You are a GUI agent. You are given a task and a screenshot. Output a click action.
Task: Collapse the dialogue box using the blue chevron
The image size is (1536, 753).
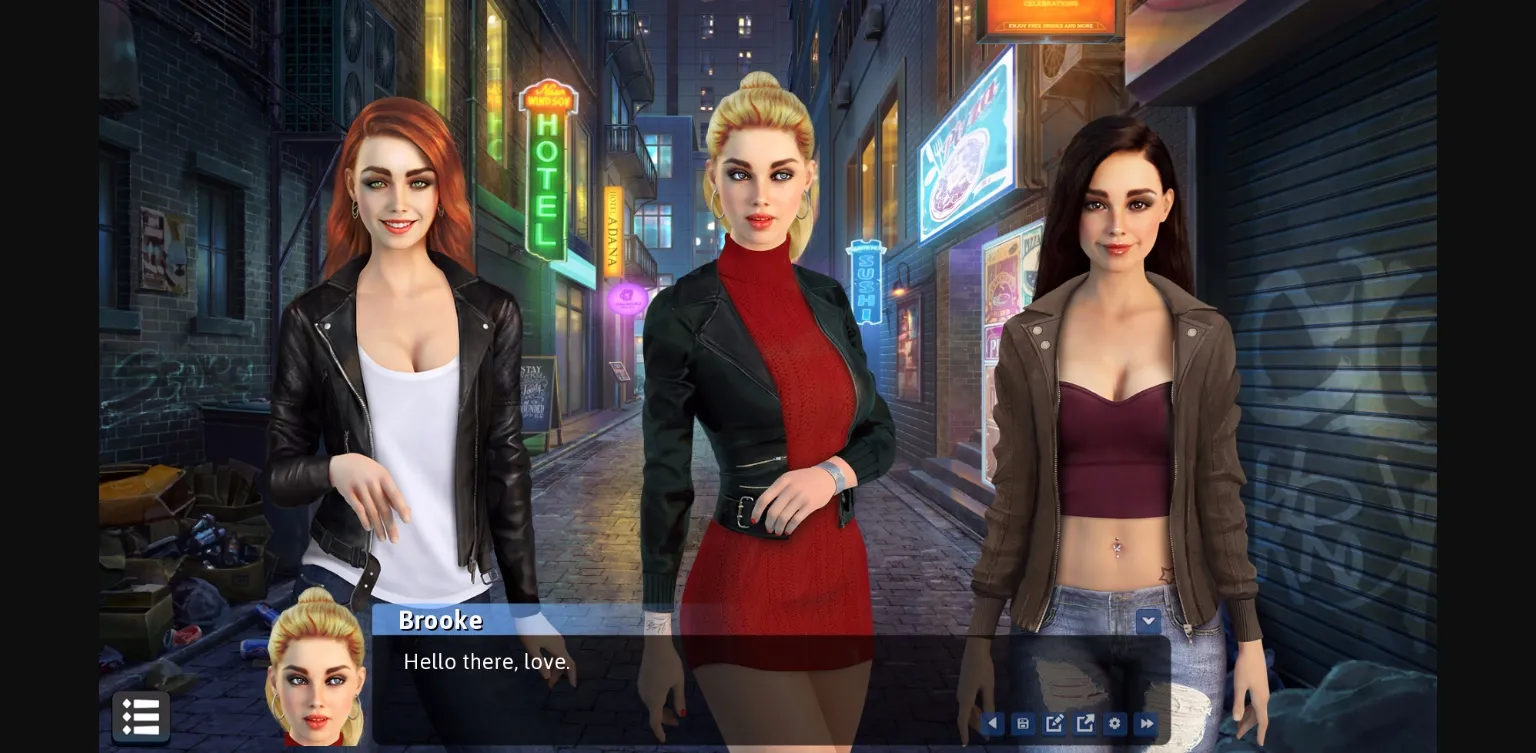[x=1148, y=620]
